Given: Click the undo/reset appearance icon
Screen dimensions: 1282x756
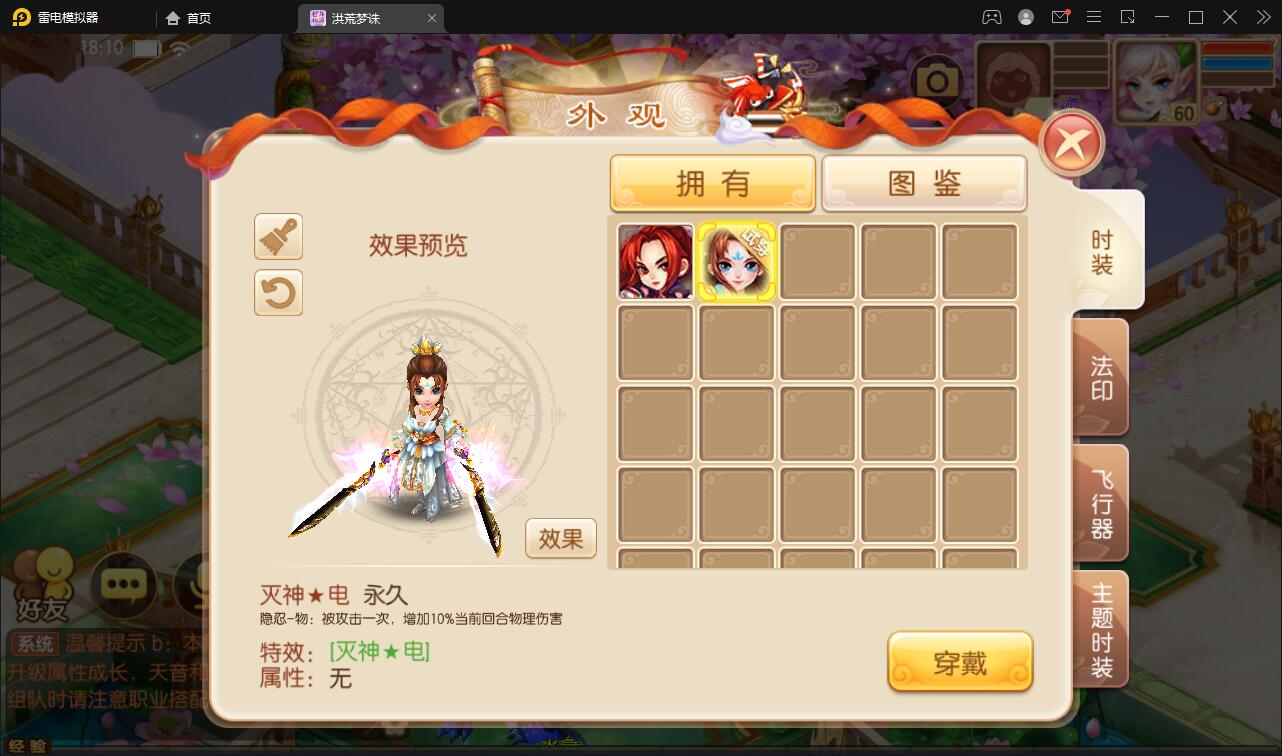Looking at the screenshot, I should pyautogui.click(x=278, y=293).
